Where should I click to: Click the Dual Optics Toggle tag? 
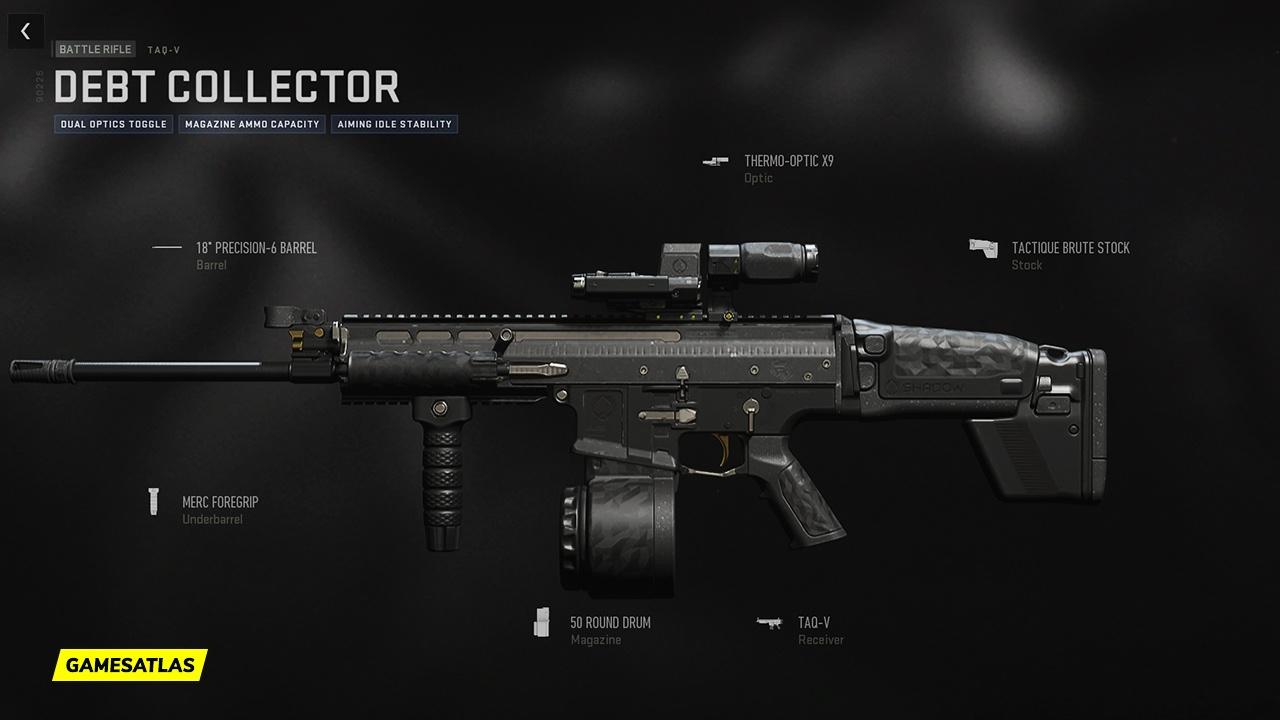113,124
